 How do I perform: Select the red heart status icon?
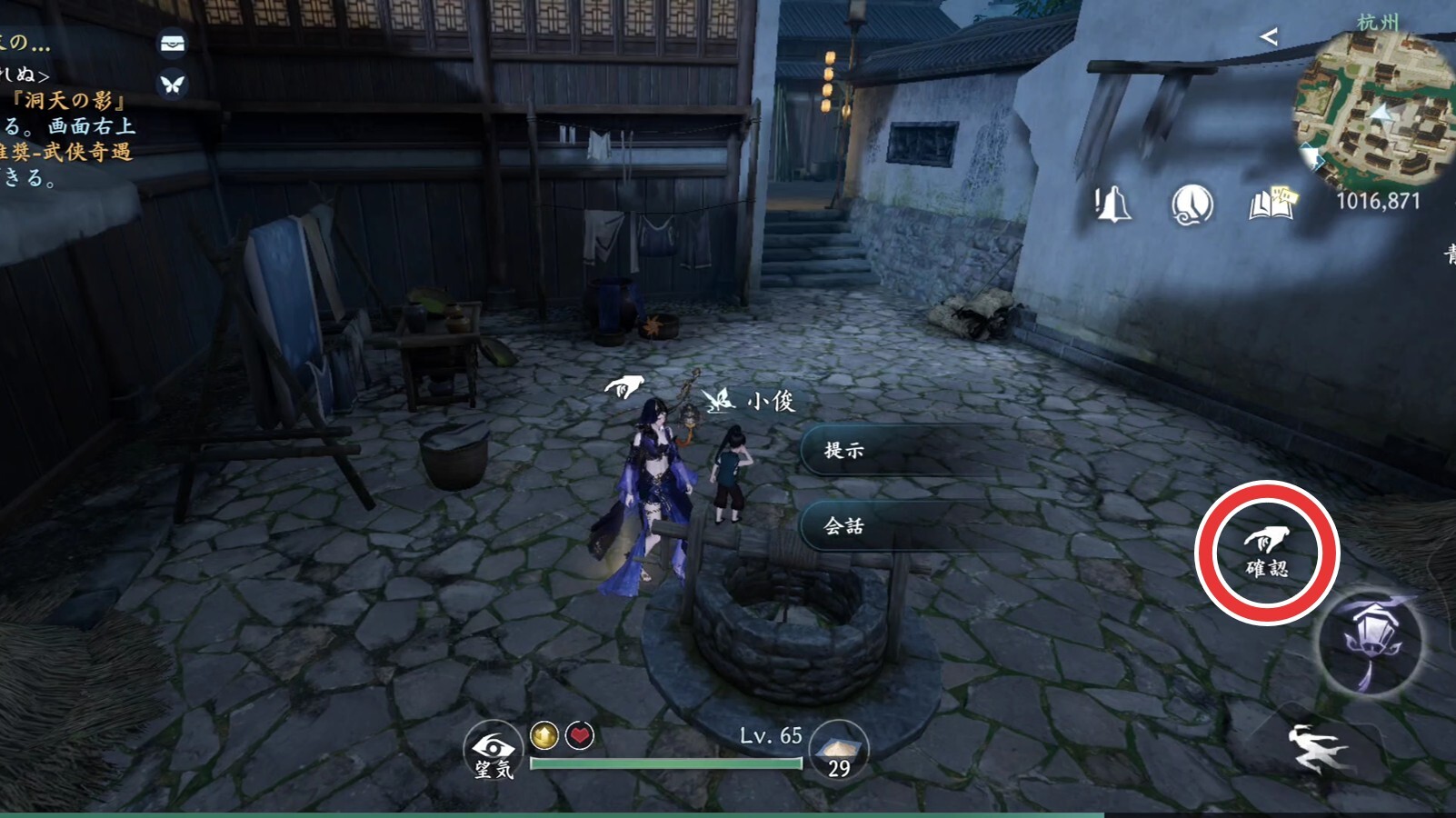point(580,734)
